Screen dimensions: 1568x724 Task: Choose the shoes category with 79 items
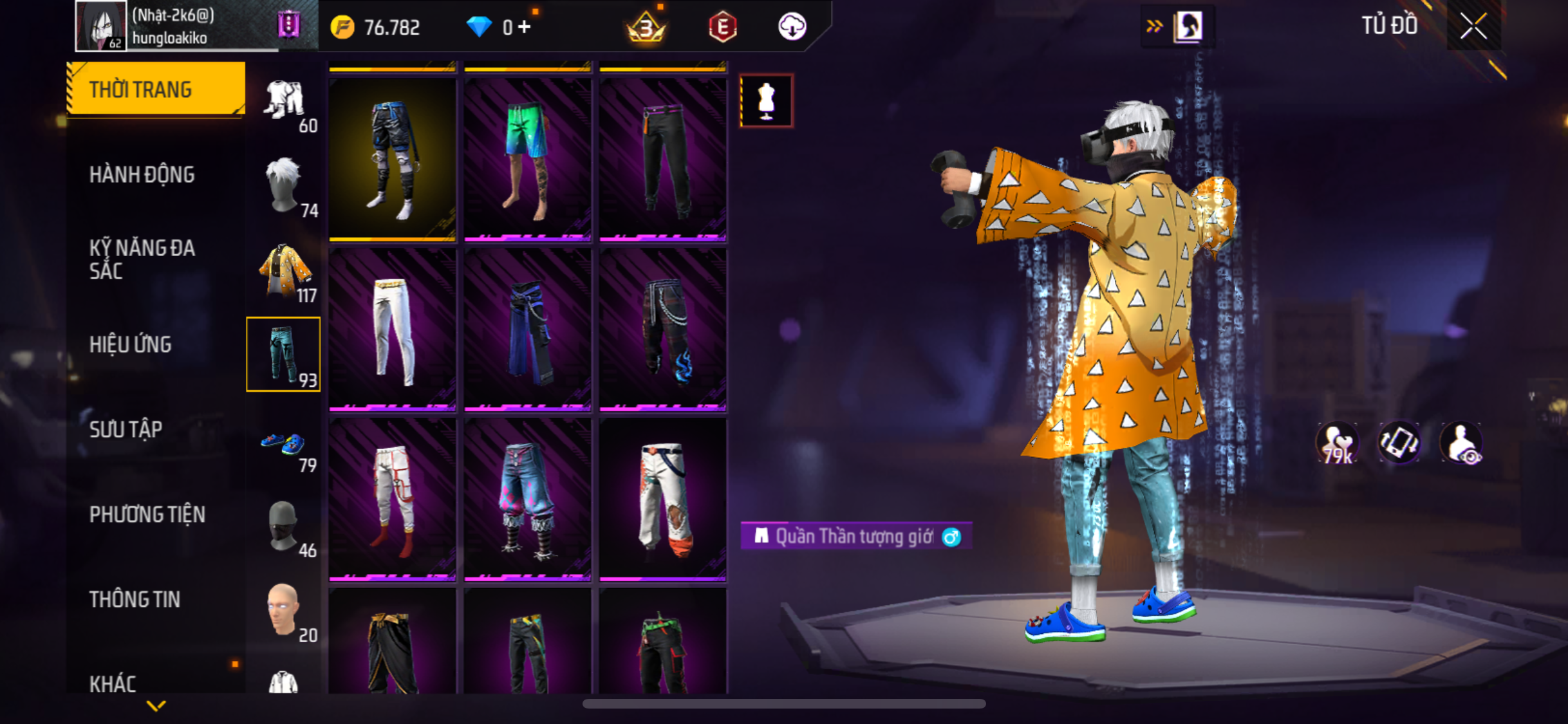pyautogui.click(x=284, y=447)
